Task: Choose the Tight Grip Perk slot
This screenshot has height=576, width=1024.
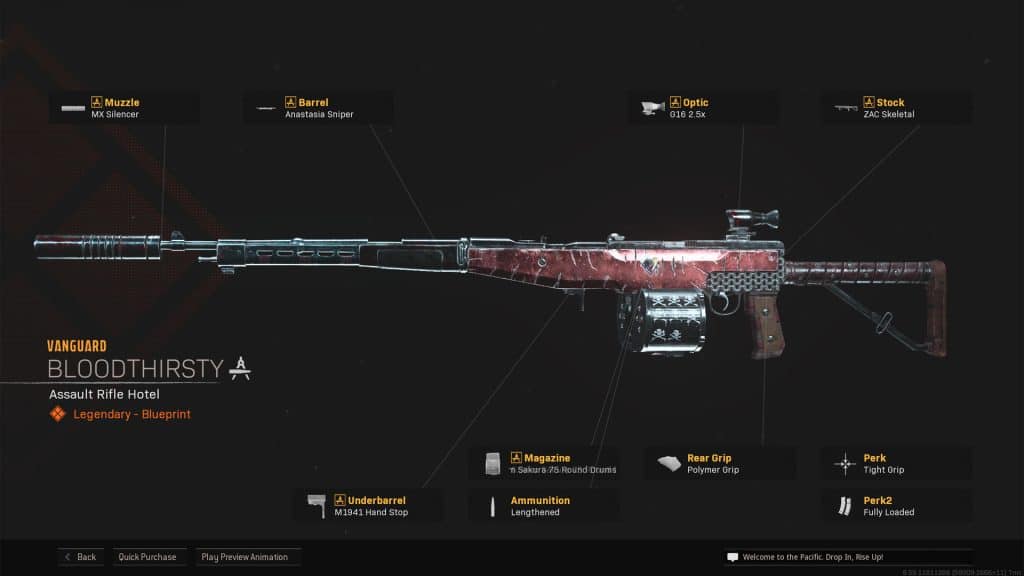Action: [x=897, y=463]
